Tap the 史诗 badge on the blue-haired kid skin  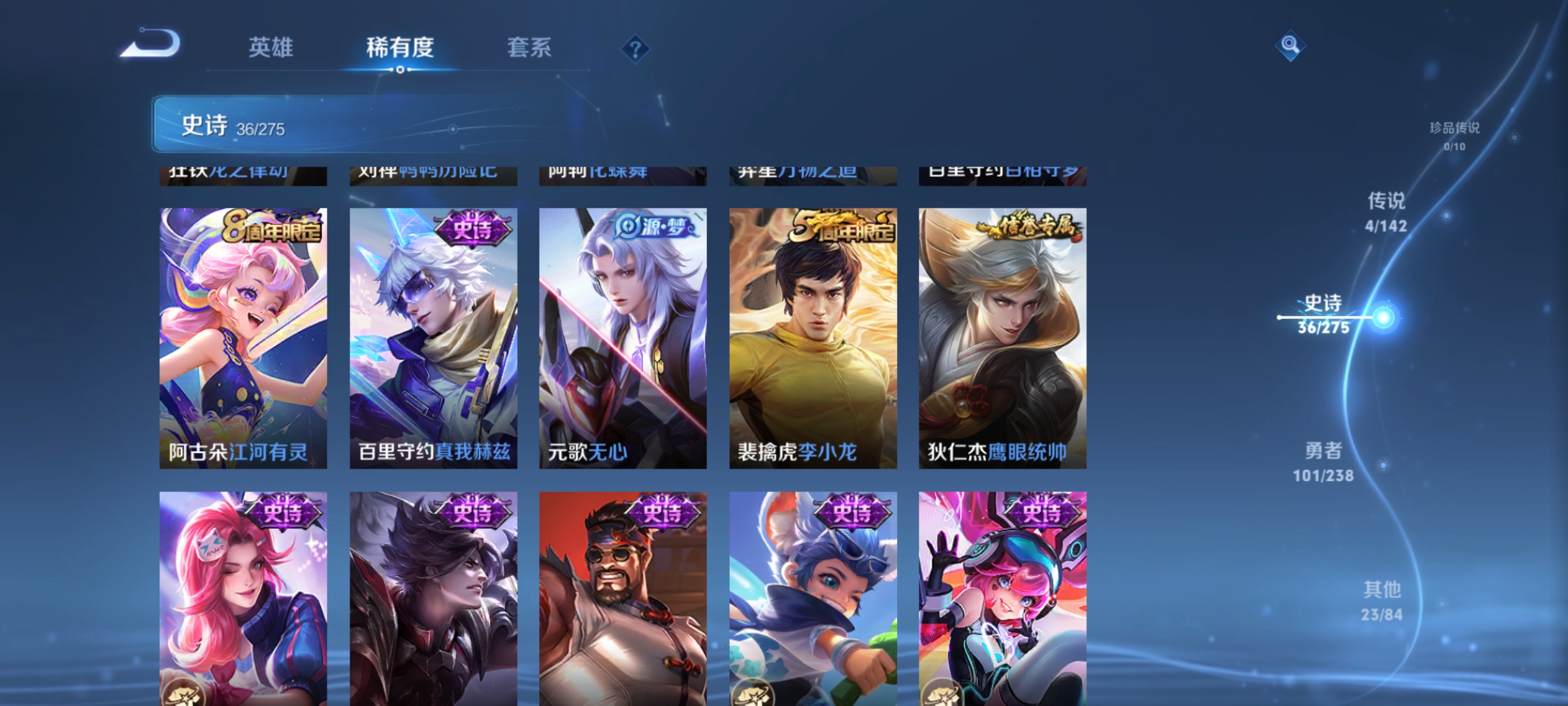855,514
